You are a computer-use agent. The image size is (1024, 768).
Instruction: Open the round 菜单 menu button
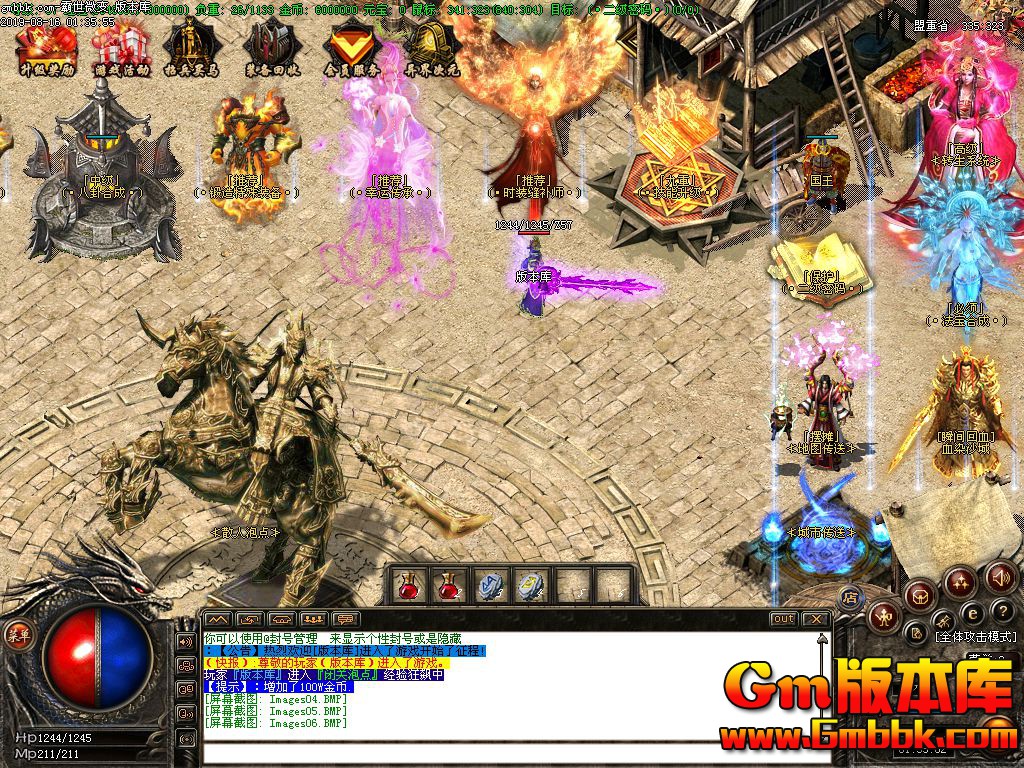pos(19,633)
